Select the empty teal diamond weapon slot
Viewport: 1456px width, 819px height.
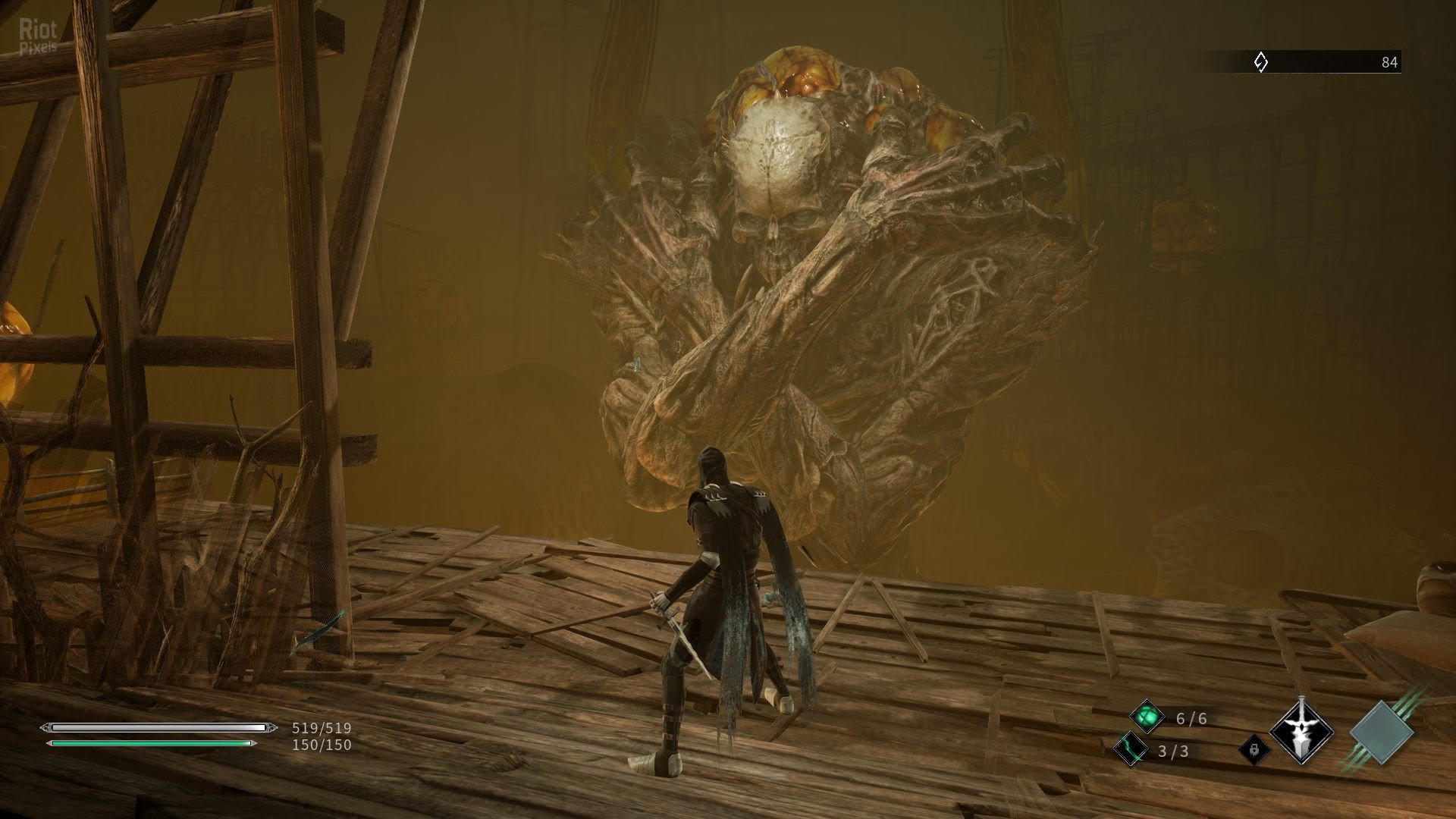[1382, 733]
